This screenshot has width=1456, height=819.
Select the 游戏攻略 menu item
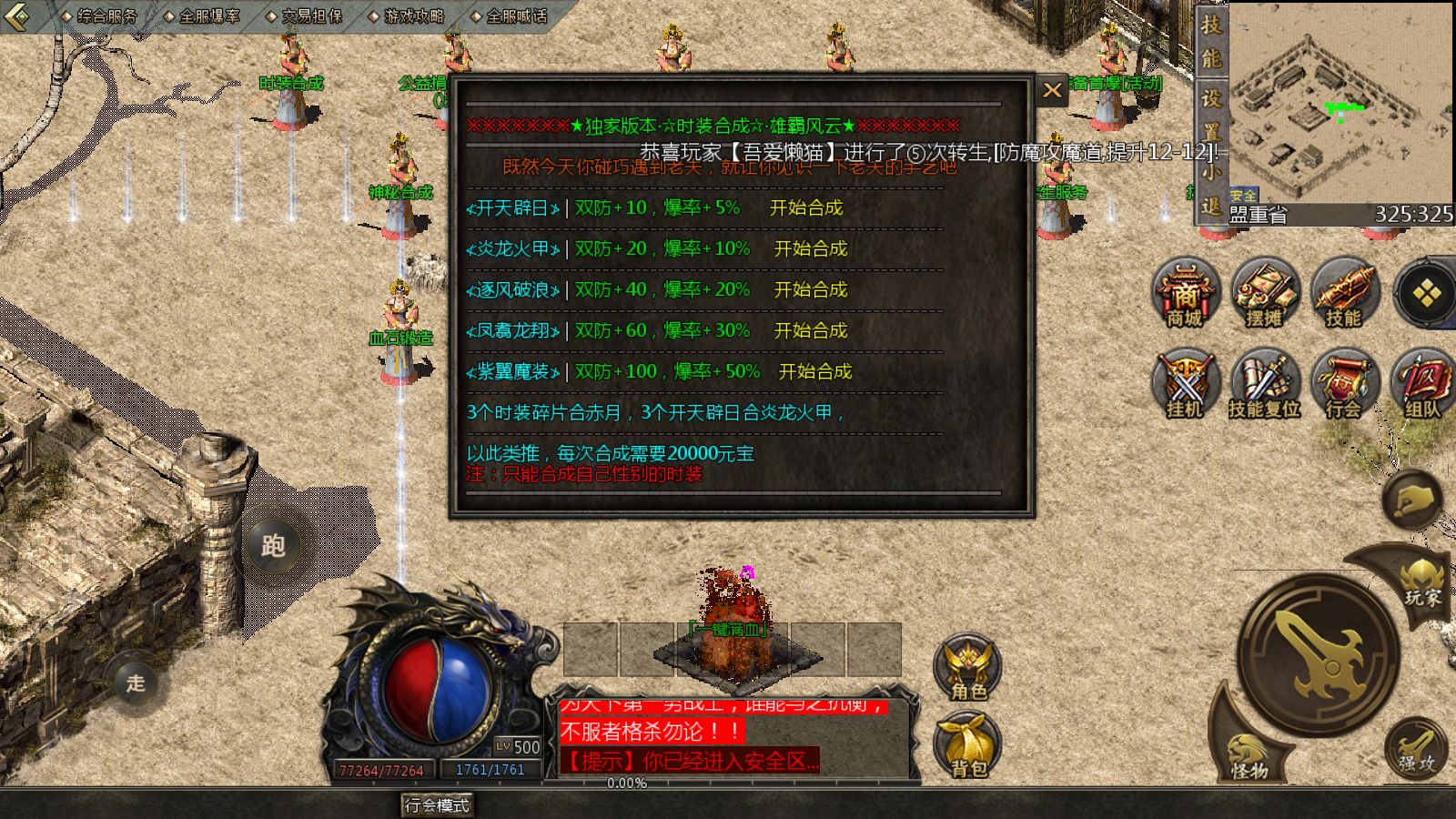tap(413, 15)
